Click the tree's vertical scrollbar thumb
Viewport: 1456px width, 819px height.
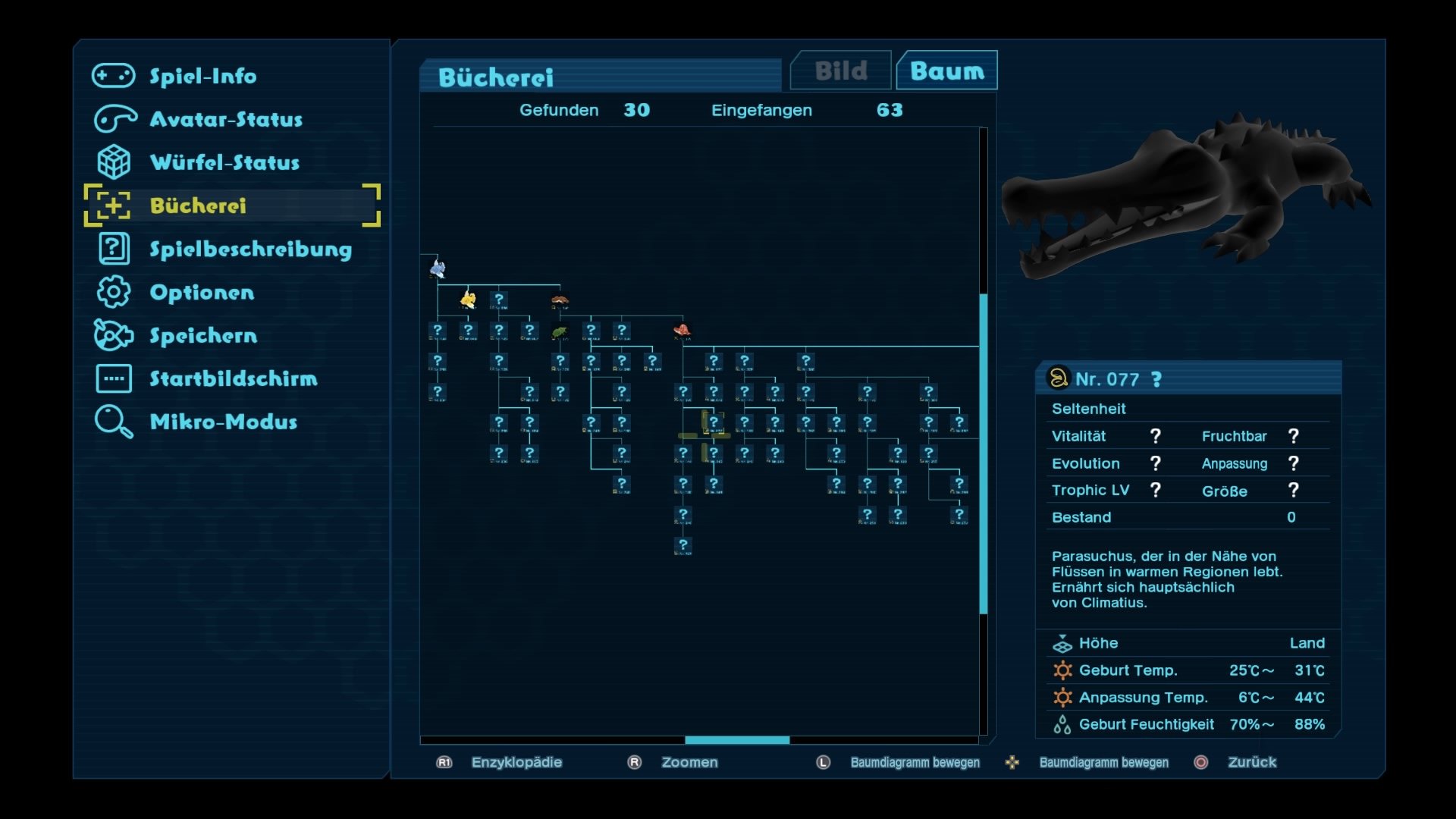coord(984,453)
